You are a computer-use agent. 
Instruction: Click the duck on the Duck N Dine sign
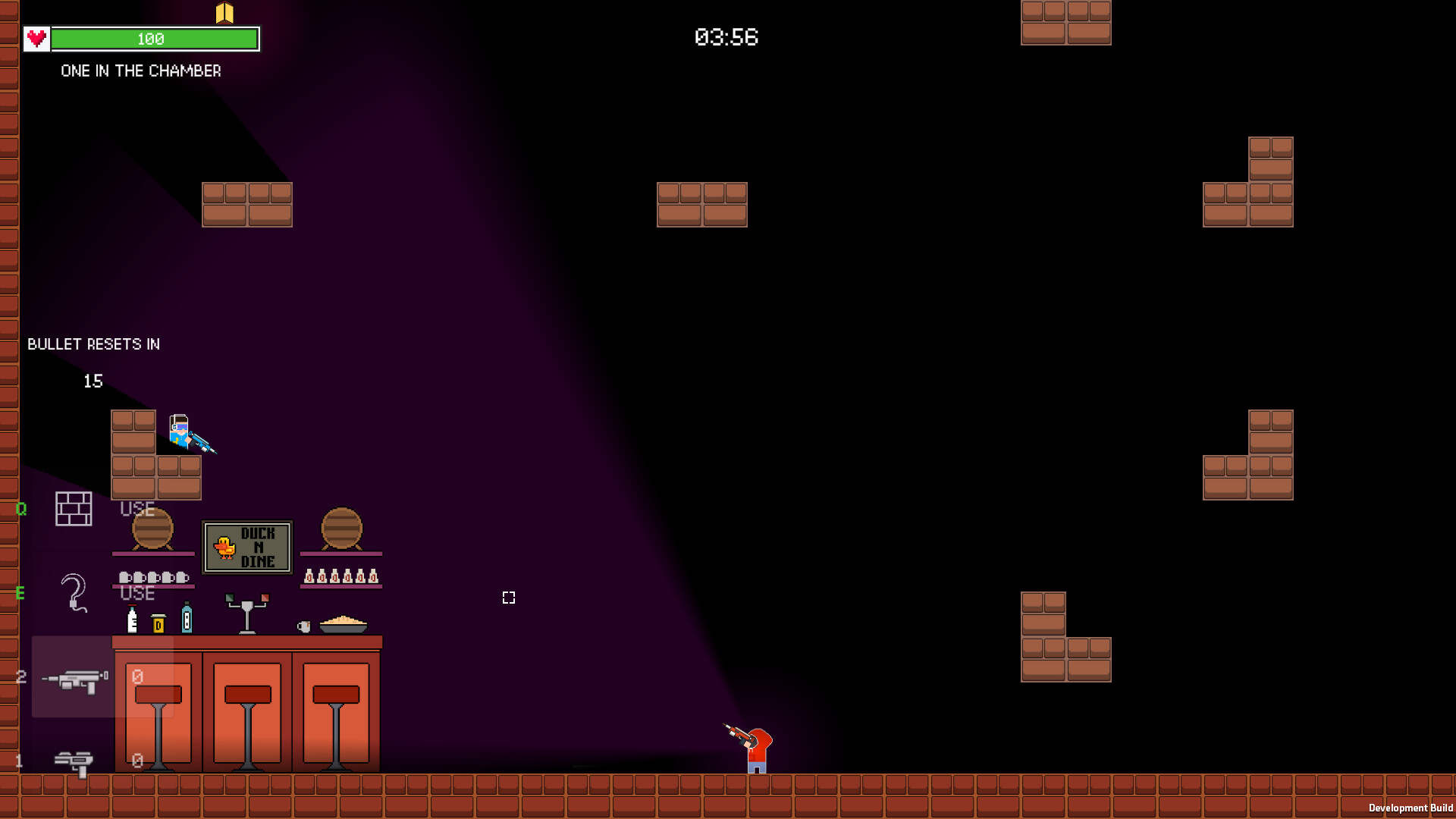pyautogui.click(x=223, y=546)
